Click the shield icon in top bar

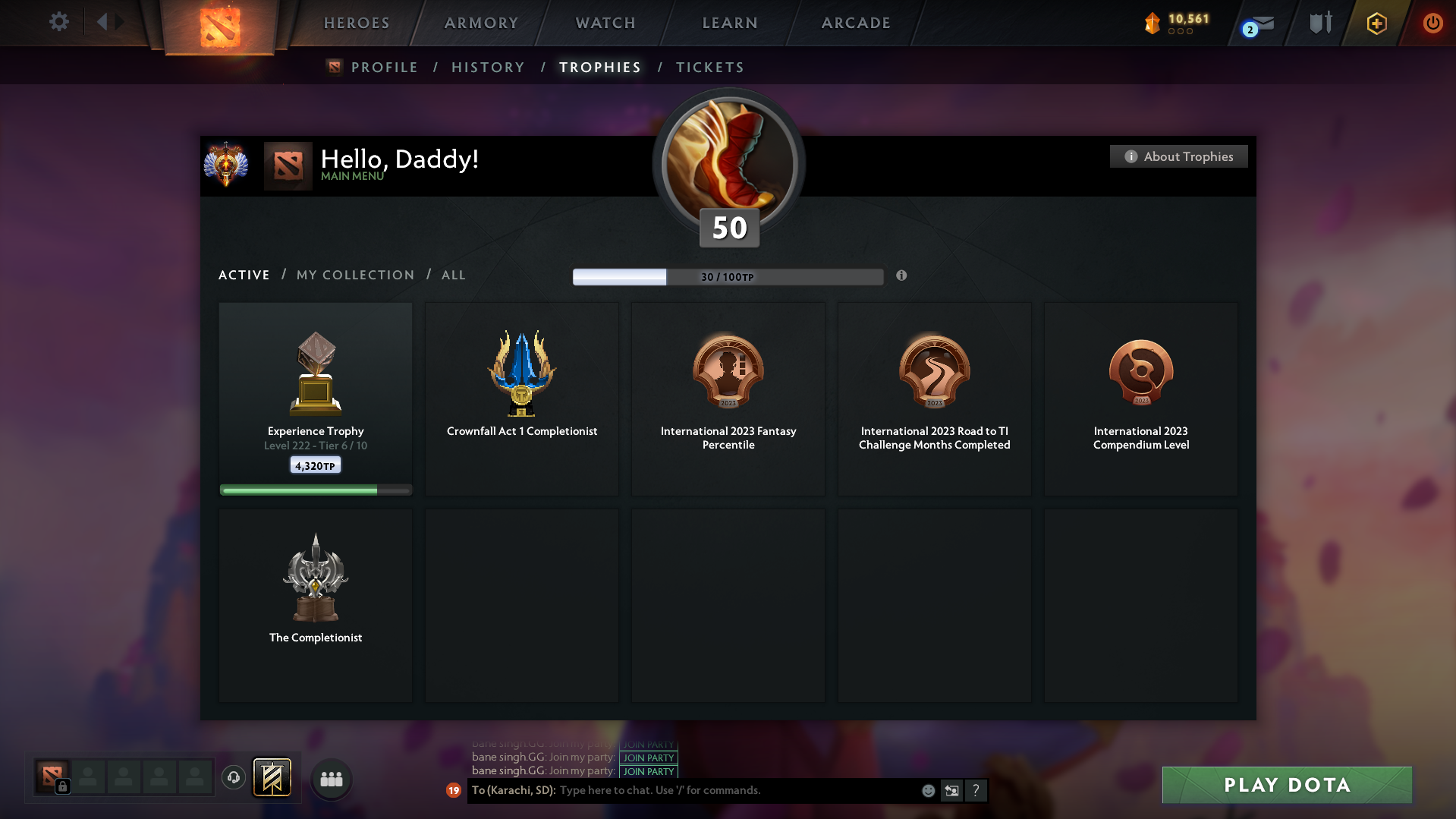coord(1320,23)
